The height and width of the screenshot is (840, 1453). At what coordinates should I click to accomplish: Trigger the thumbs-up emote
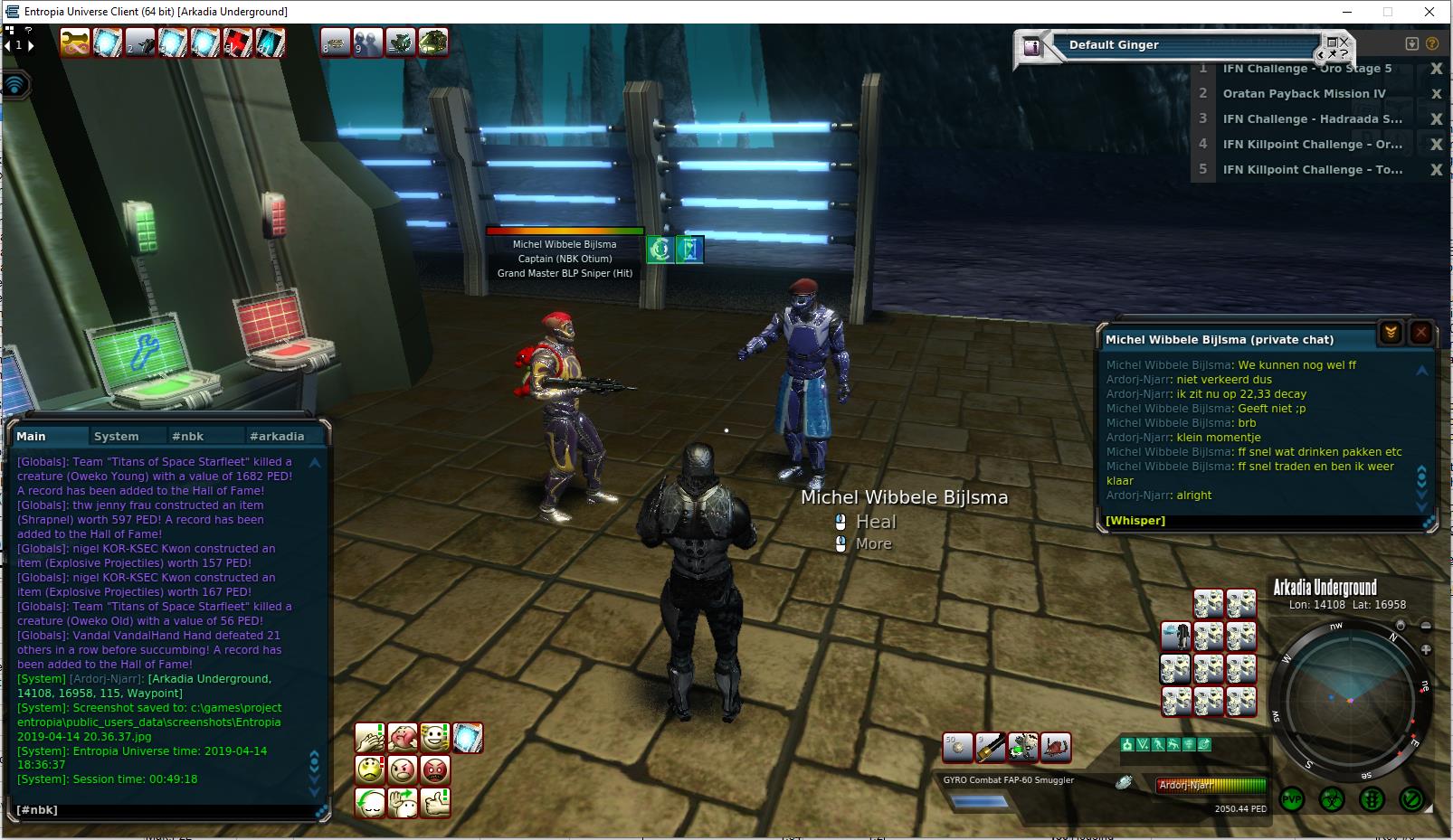tap(435, 802)
